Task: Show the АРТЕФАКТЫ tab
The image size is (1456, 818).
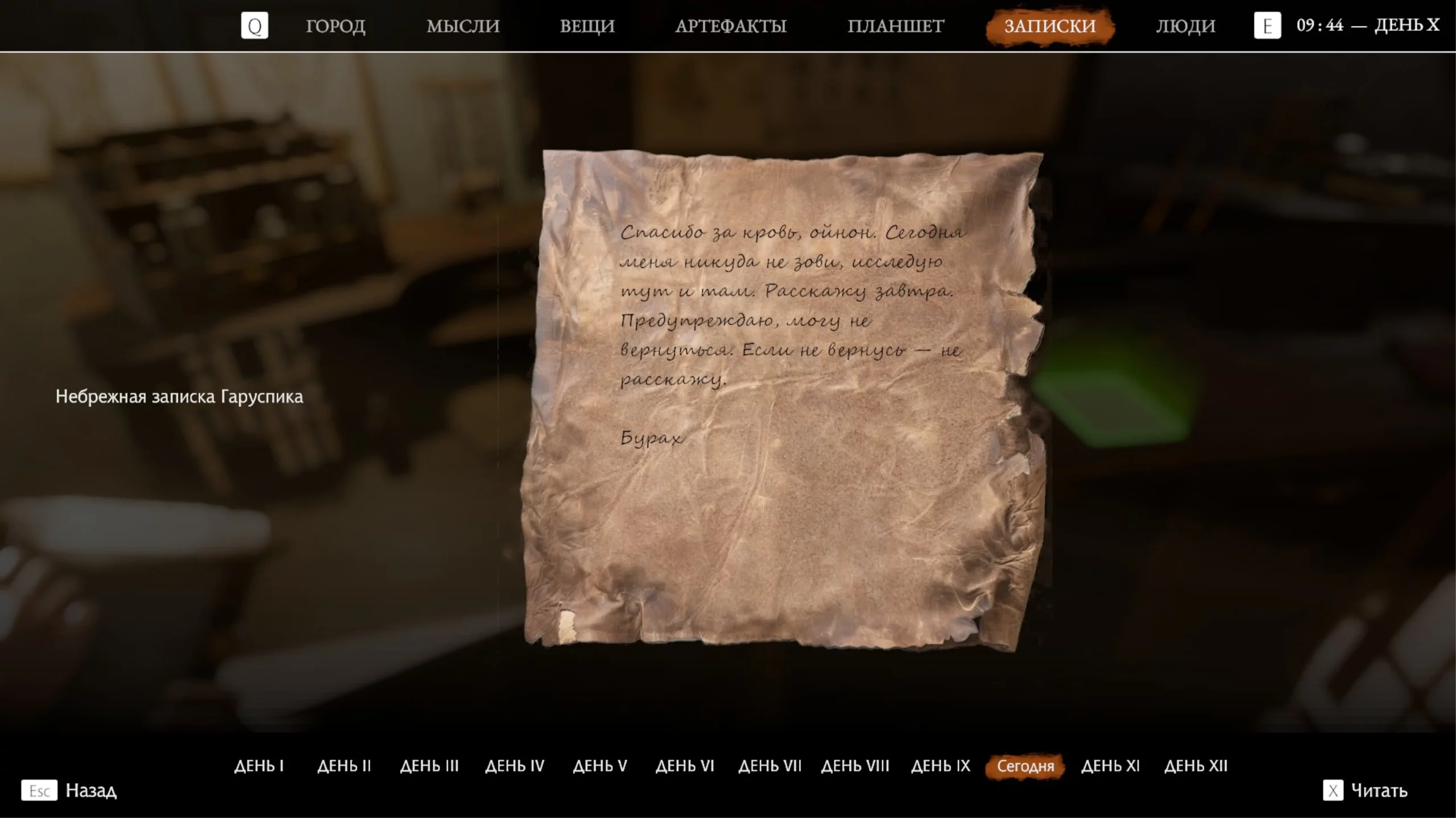Action: (x=731, y=26)
